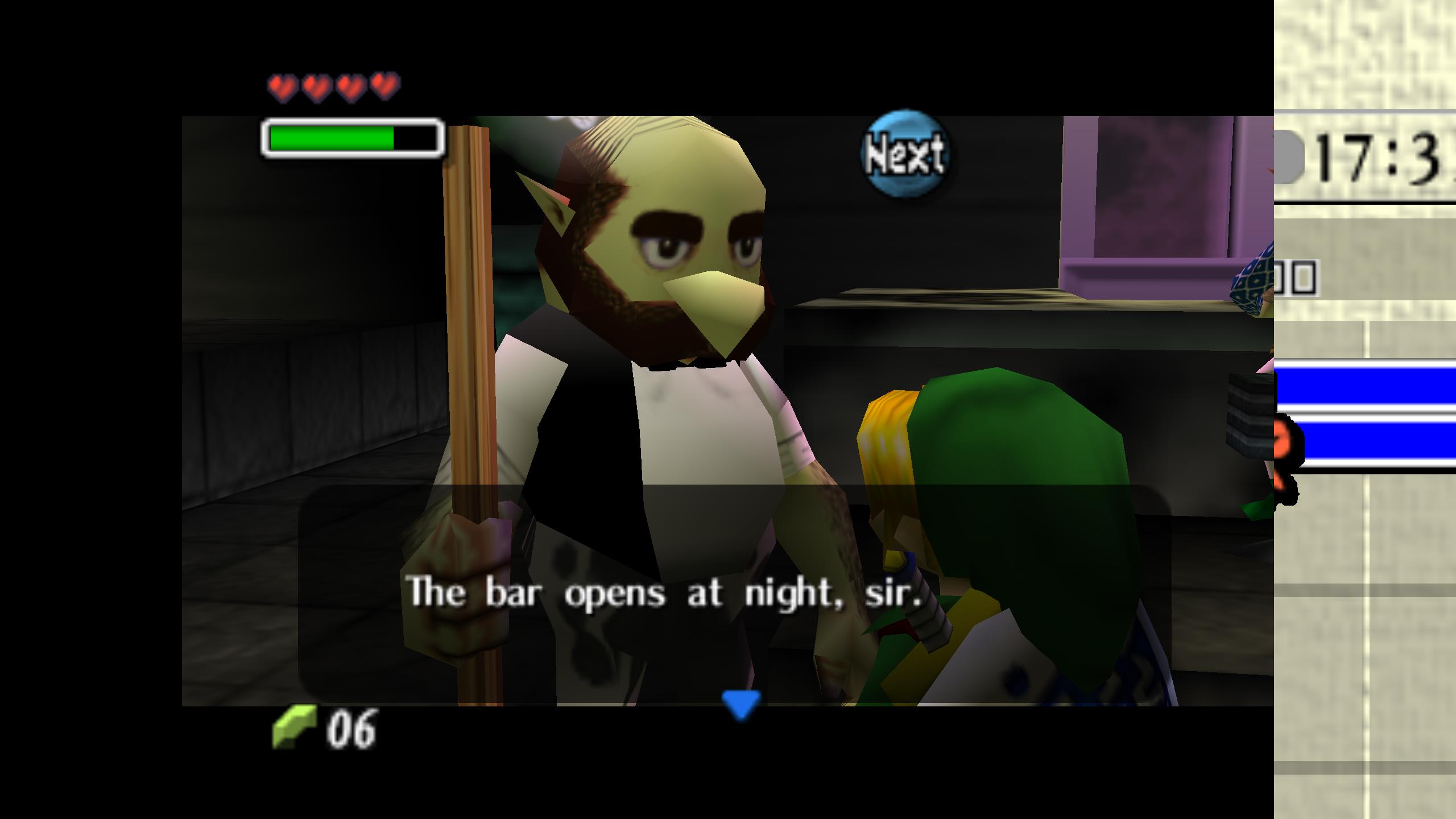Click the blue Next action button
The image size is (1456, 819).
tap(905, 154)
